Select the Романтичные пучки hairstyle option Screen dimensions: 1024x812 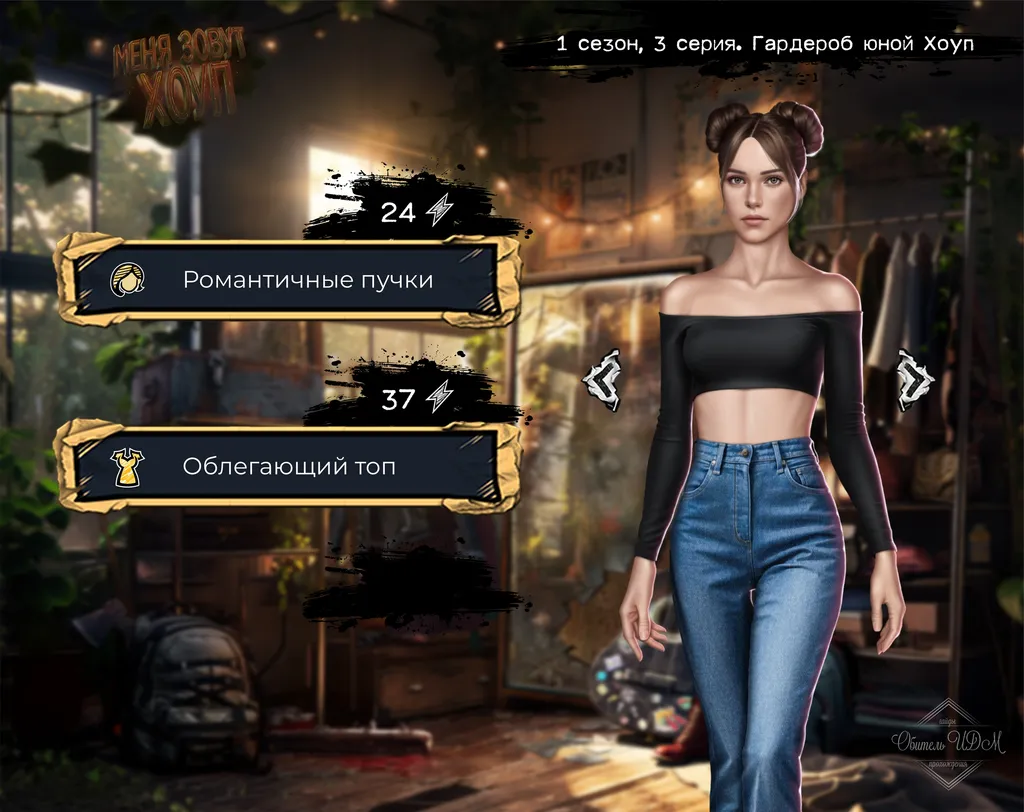[x=288, y=279]
